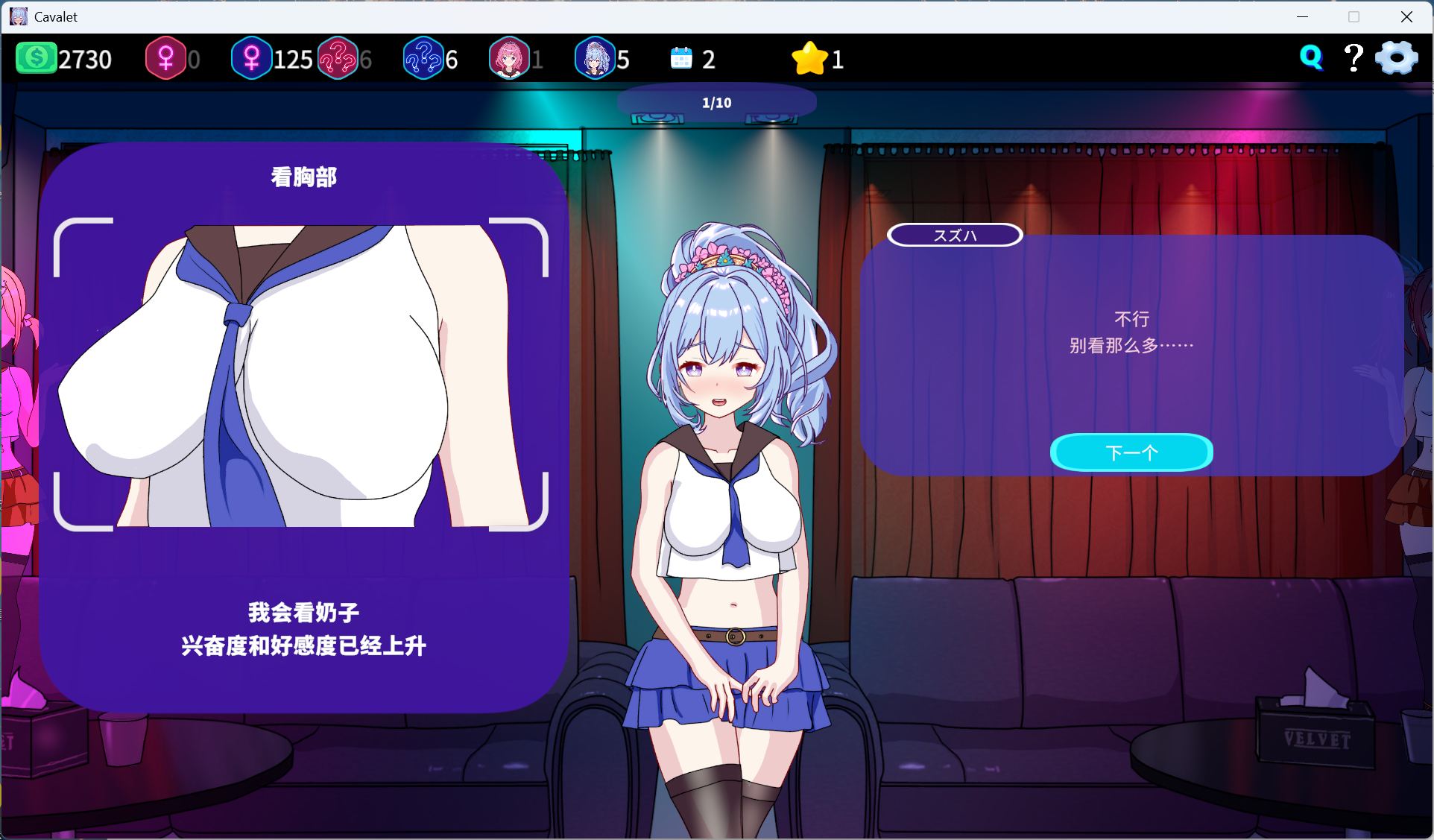The width and height of the screenshot is (1434, 840).
Task: Click the Cavalet title bar icon
Action: pos(18,16)
